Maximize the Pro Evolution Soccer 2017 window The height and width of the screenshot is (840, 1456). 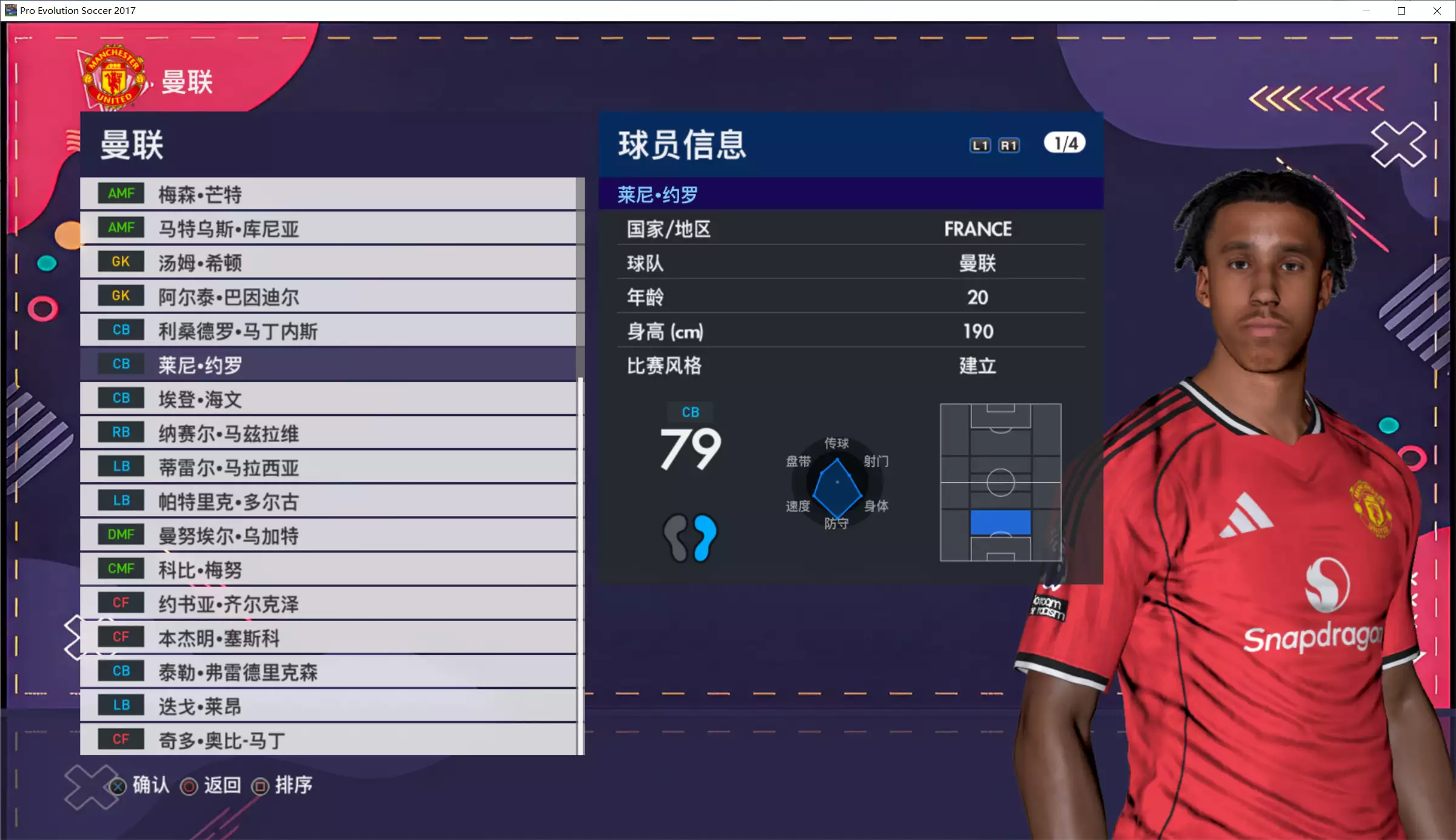click(1401, 11)
